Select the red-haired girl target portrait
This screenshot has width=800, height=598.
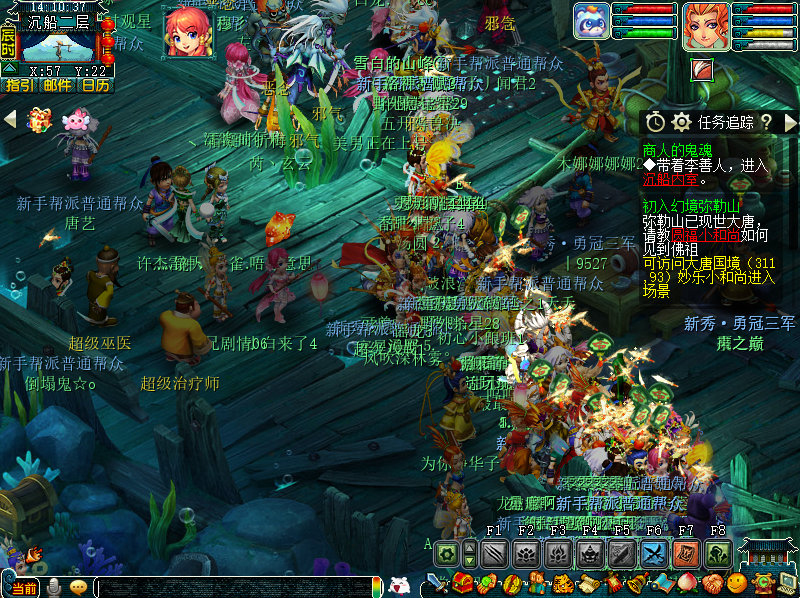(188, 32)
